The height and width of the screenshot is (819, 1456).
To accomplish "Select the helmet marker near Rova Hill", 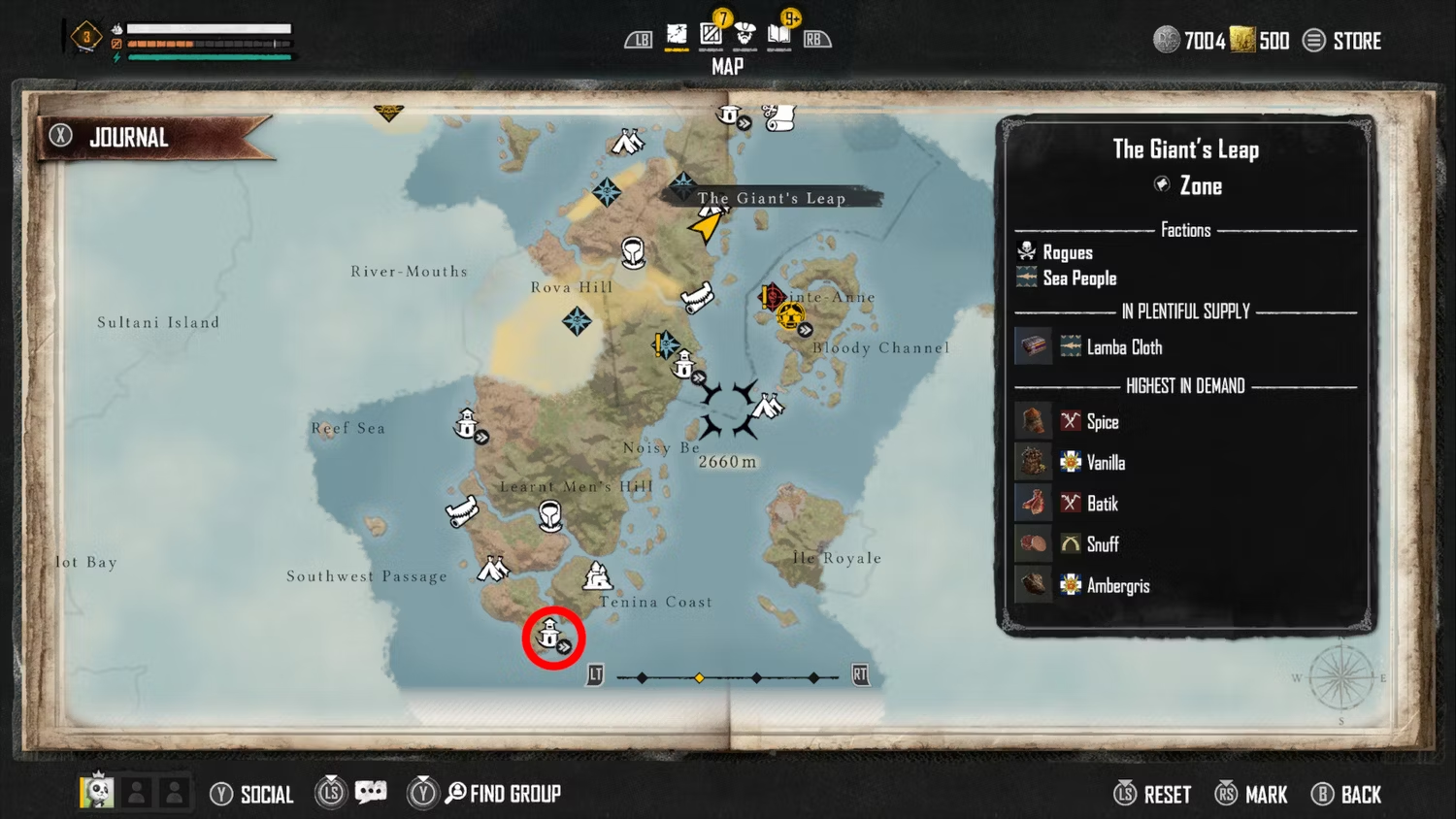I will pyautogui.click(x=633, y=253).
